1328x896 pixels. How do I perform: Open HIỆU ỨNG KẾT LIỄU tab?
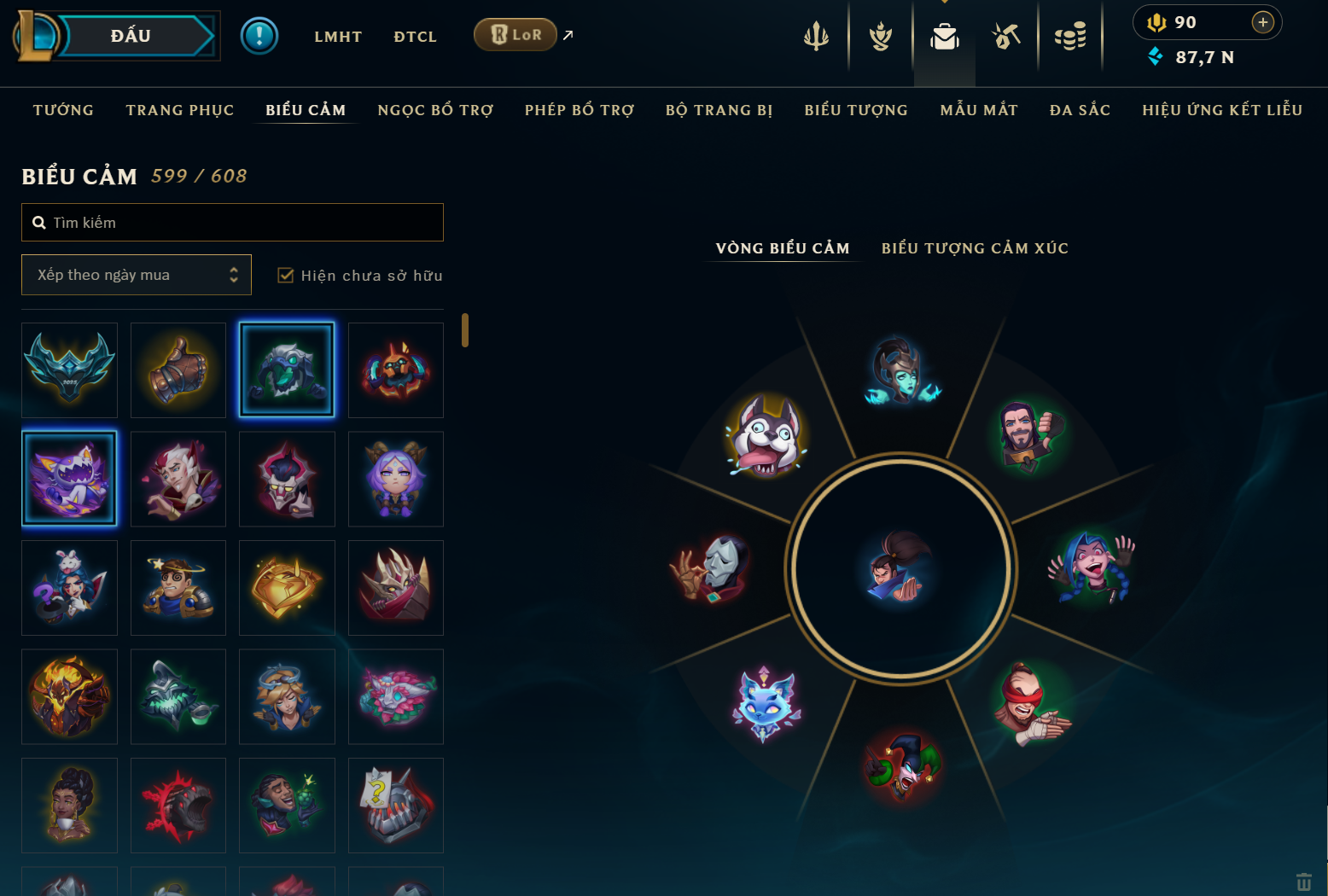[1221, 110]
